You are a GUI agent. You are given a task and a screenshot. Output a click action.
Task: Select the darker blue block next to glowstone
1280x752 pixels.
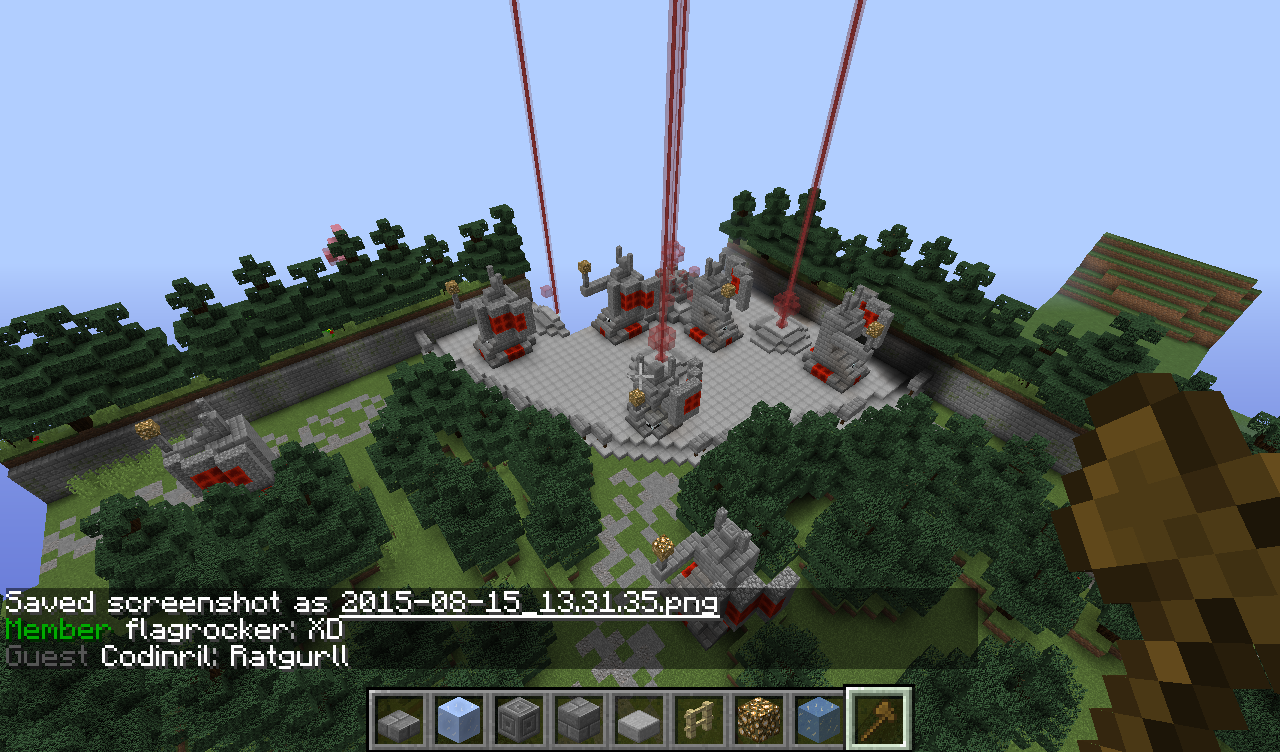[x=819, y=718]
